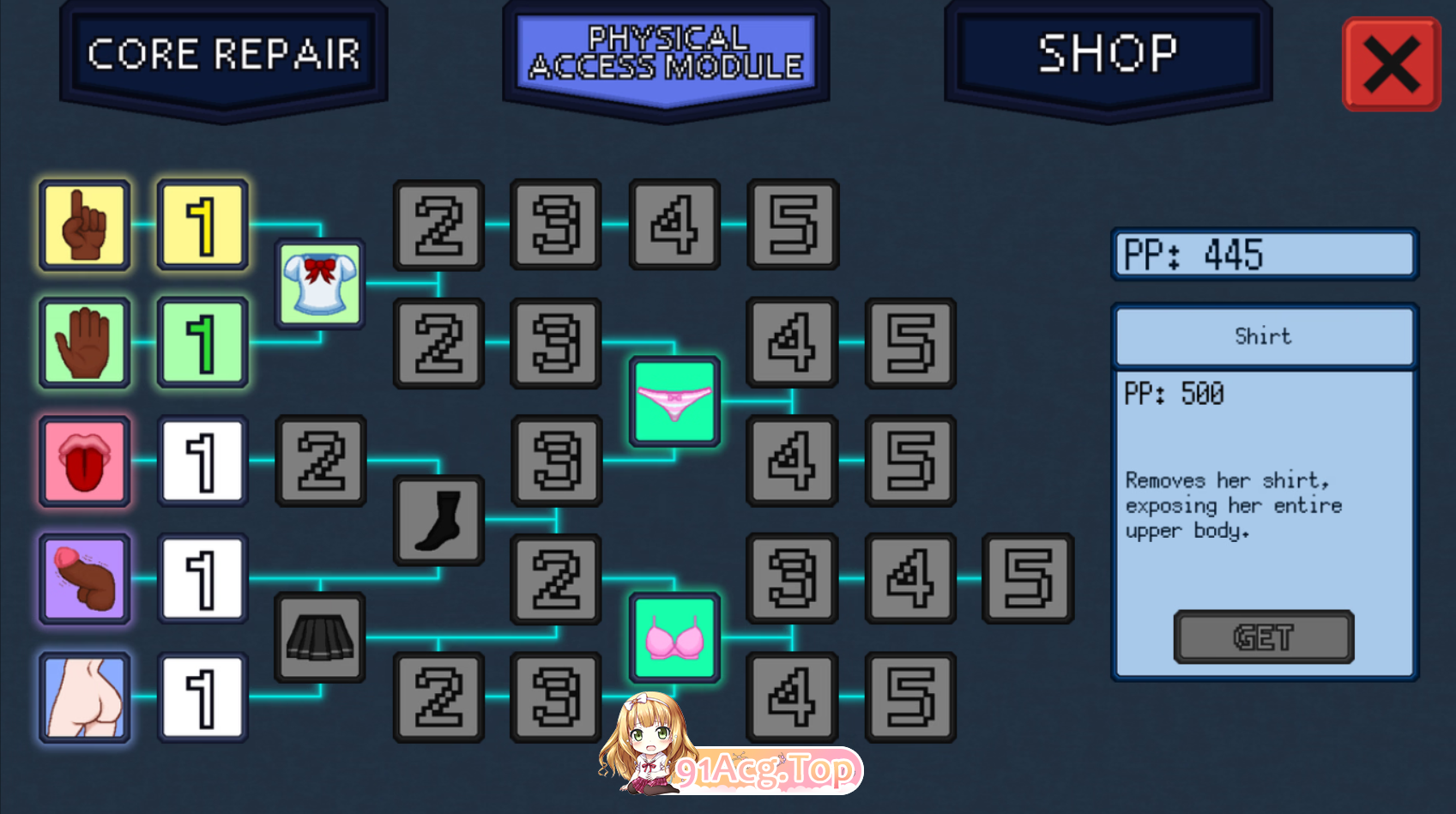Click the open hand skill icon
Screen dimensions: 1456x814
[x=84, y=342]
